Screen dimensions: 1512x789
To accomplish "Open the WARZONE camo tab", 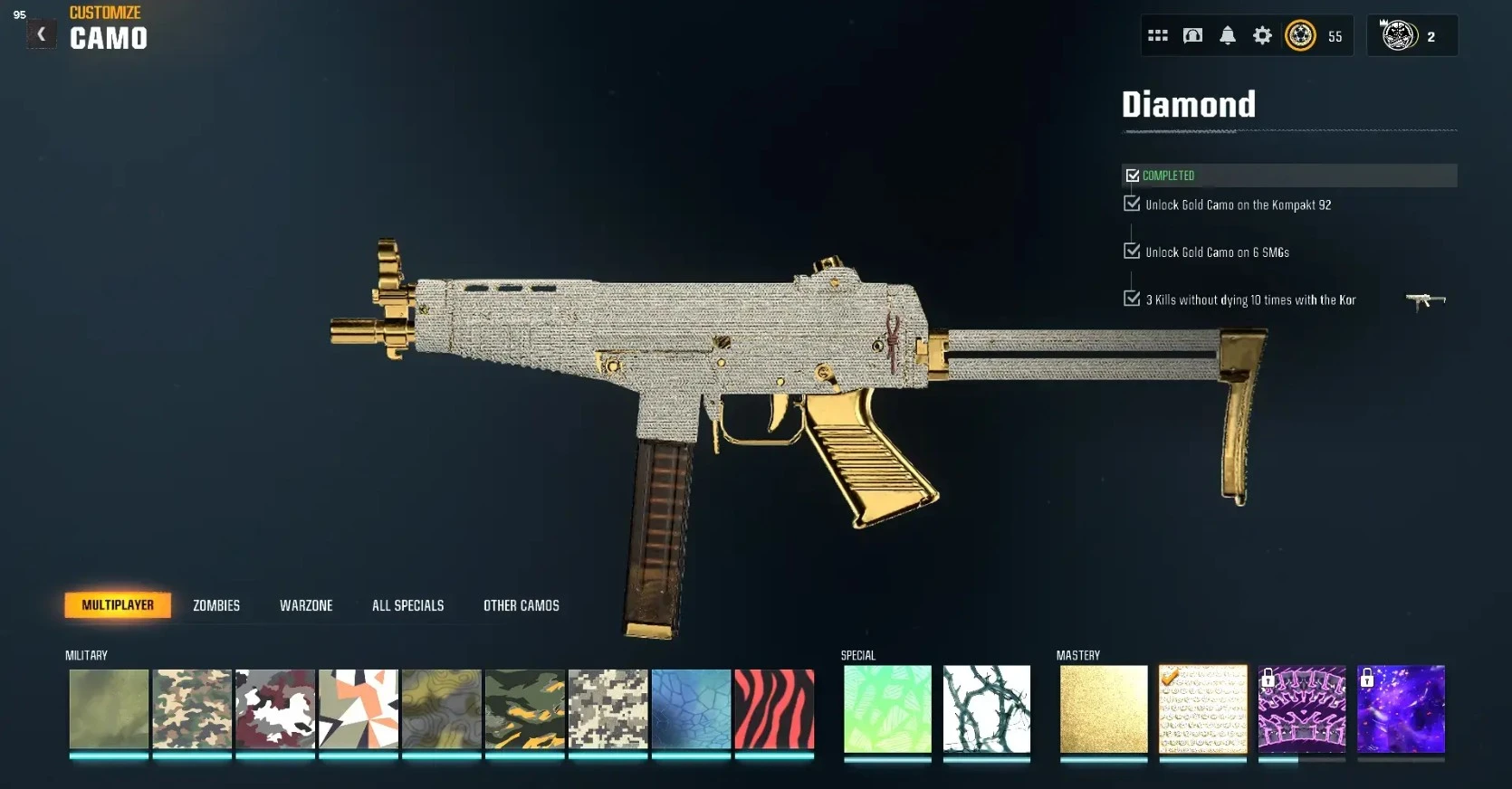I will pyautogui.click(x=306, y=605).
